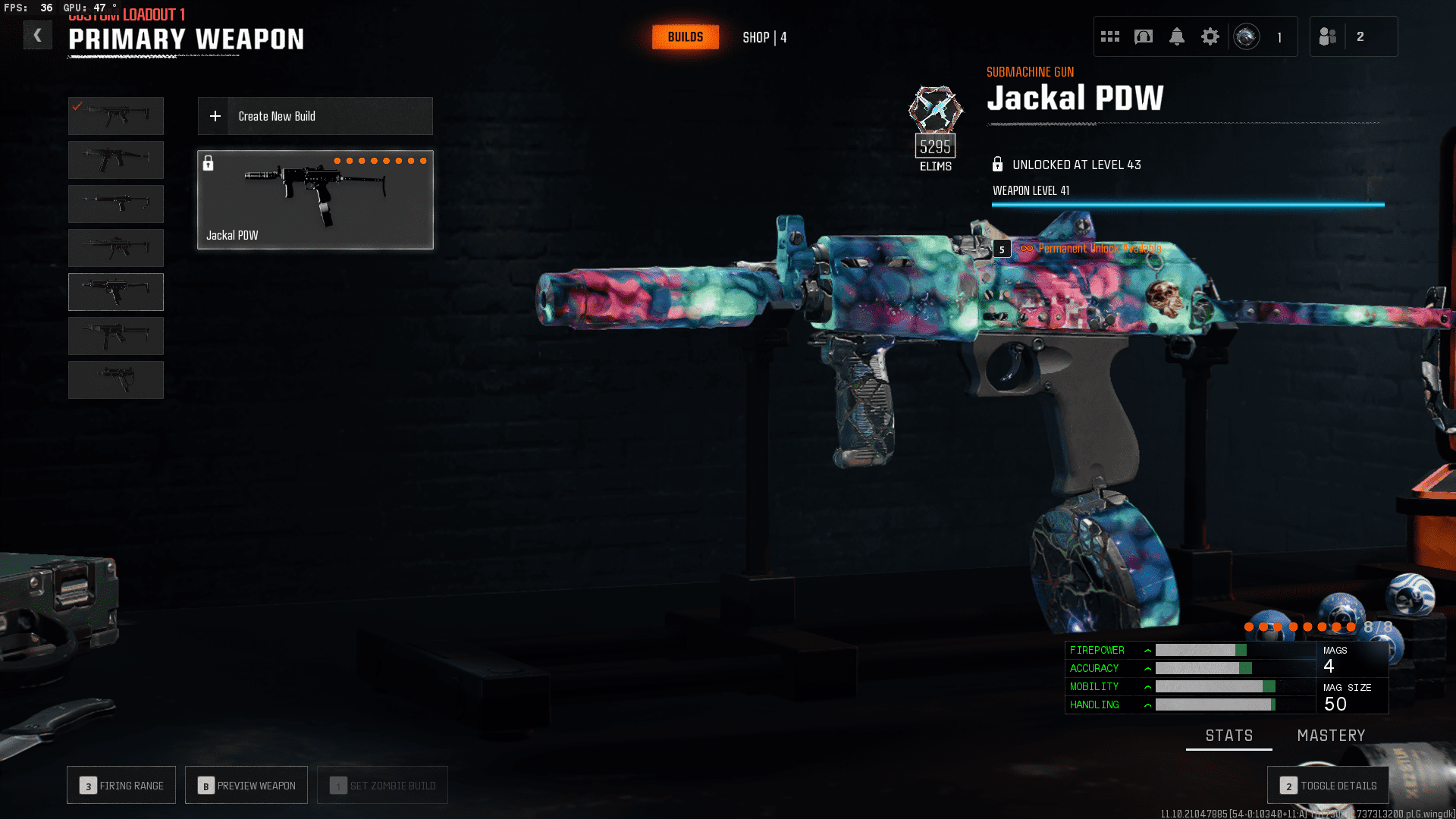Preview the weapon

[246, 786]
